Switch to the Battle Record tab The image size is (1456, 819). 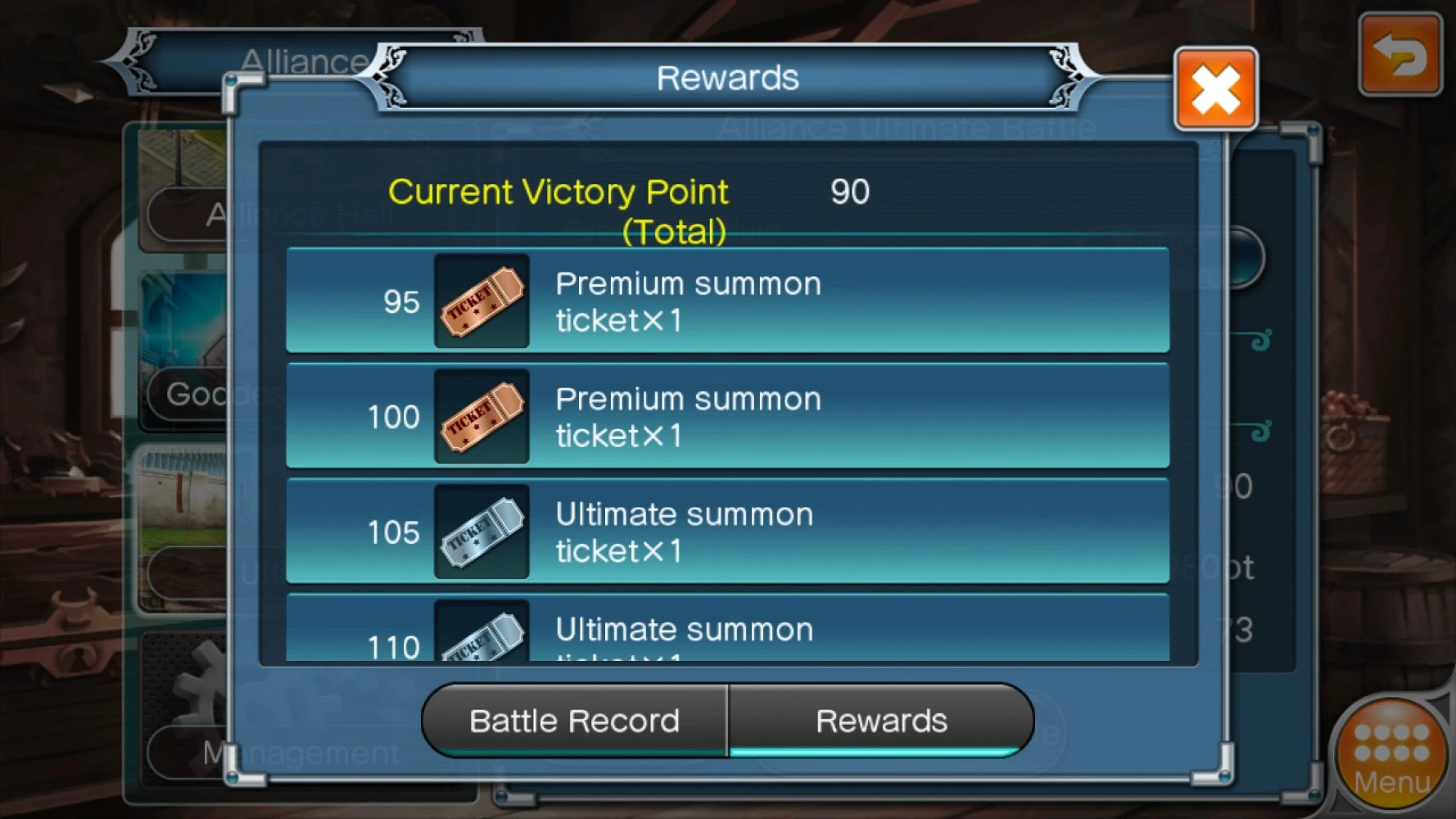pyautogui.click(x=575, y=721)
